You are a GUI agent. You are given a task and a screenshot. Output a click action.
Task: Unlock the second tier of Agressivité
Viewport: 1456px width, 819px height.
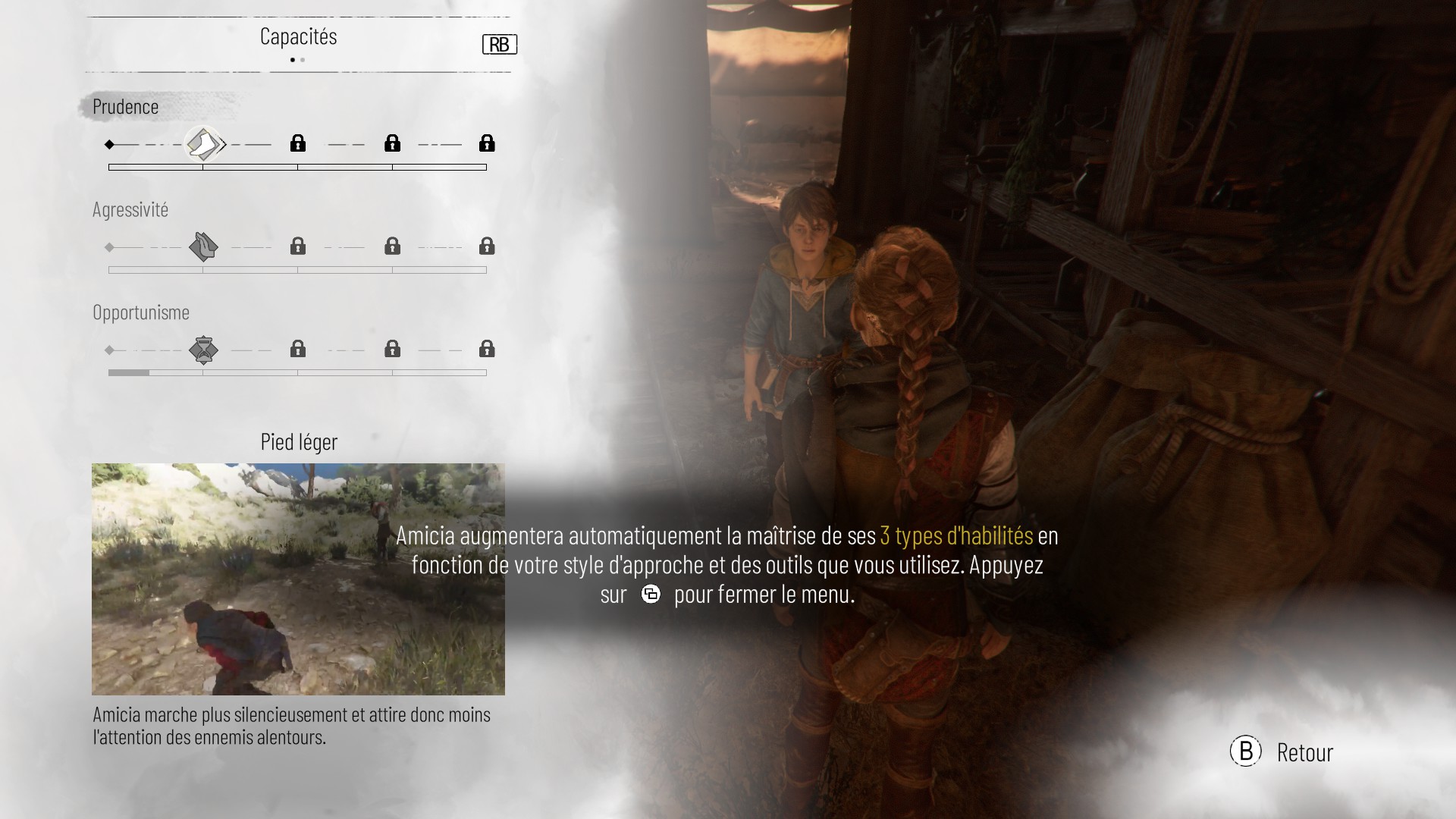tap(297, 246)
